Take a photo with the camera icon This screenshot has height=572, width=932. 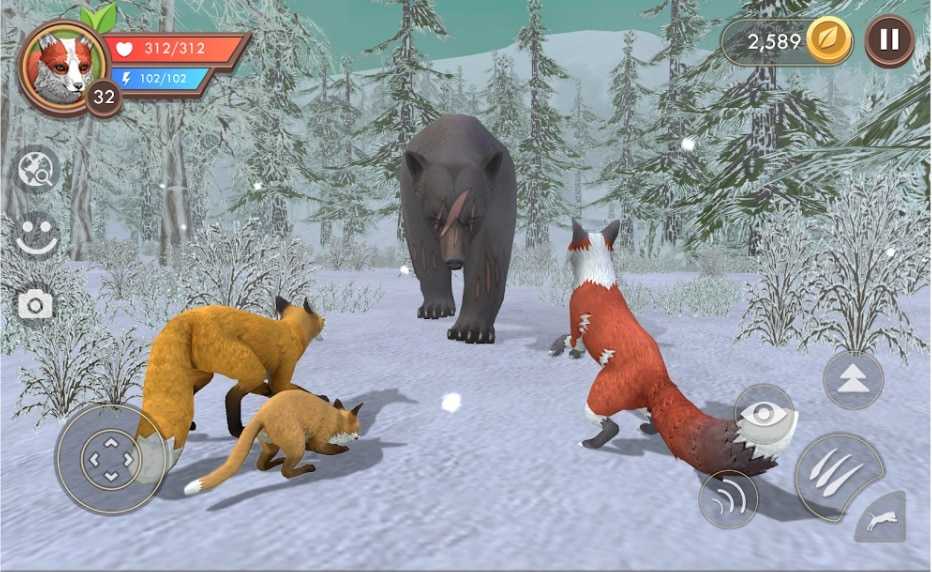(36, 304)
